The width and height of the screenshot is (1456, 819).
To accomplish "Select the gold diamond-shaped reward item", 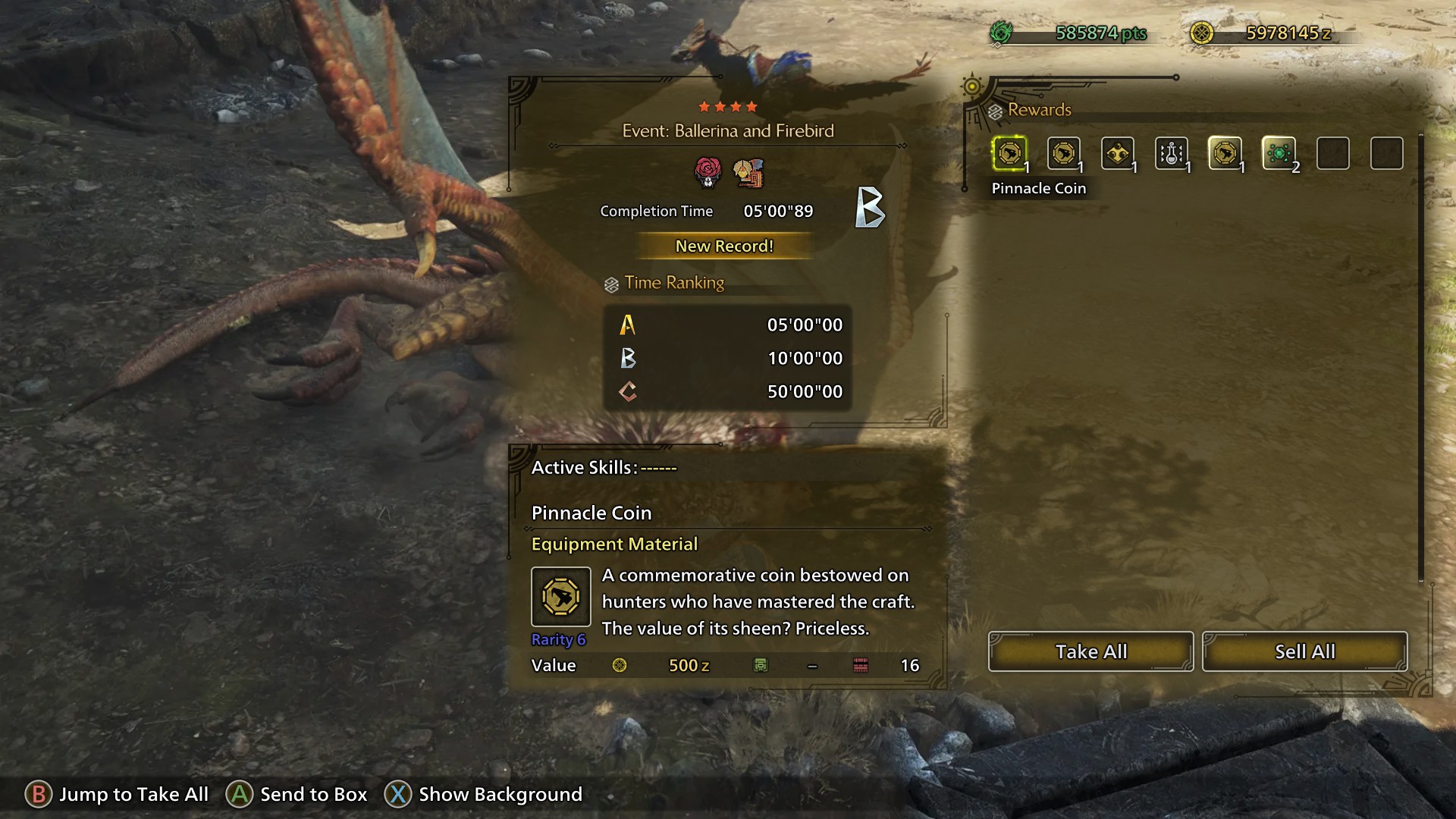I will (1117, 154).
